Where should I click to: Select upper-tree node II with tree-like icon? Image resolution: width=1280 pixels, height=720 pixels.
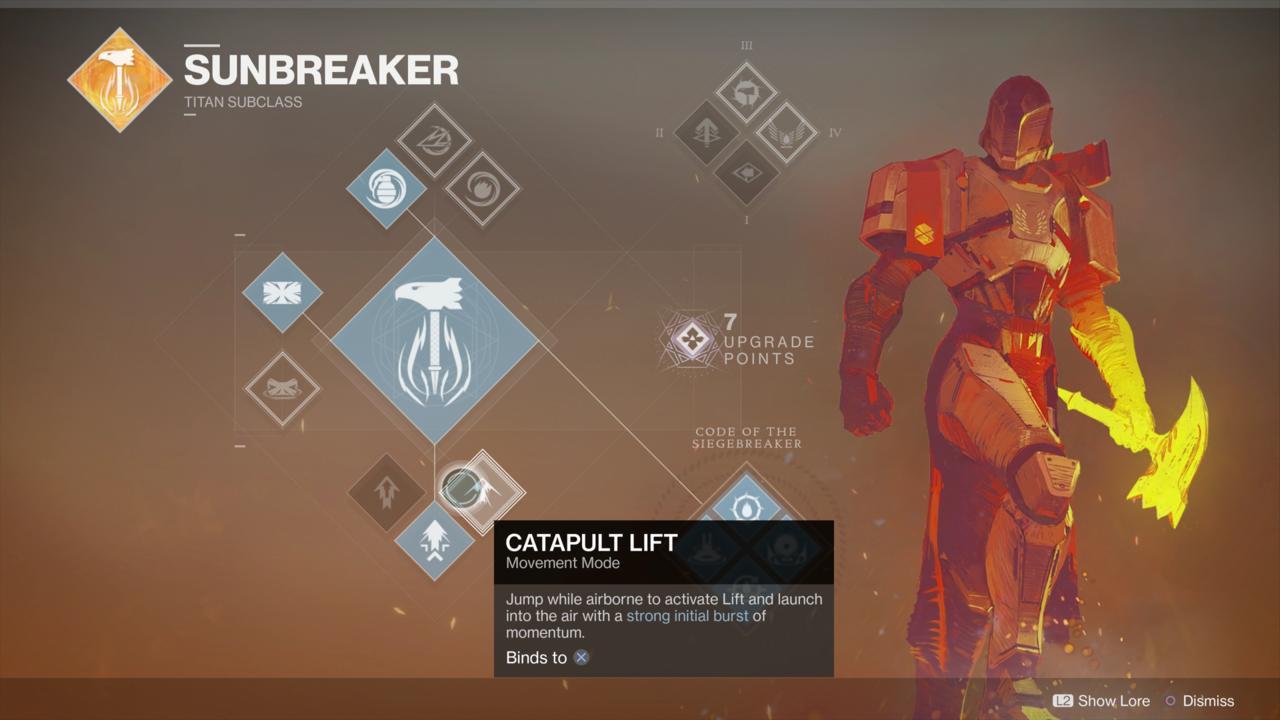click(x=706, y=133)
